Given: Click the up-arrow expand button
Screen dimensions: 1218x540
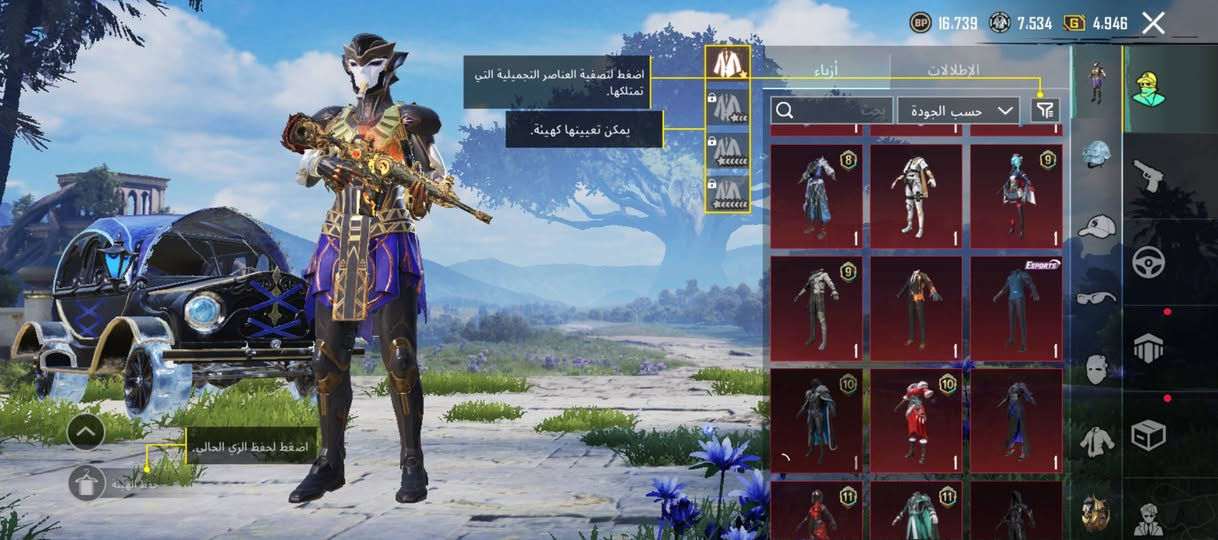Looking at the screenshot, I should [x=87, y=432].
